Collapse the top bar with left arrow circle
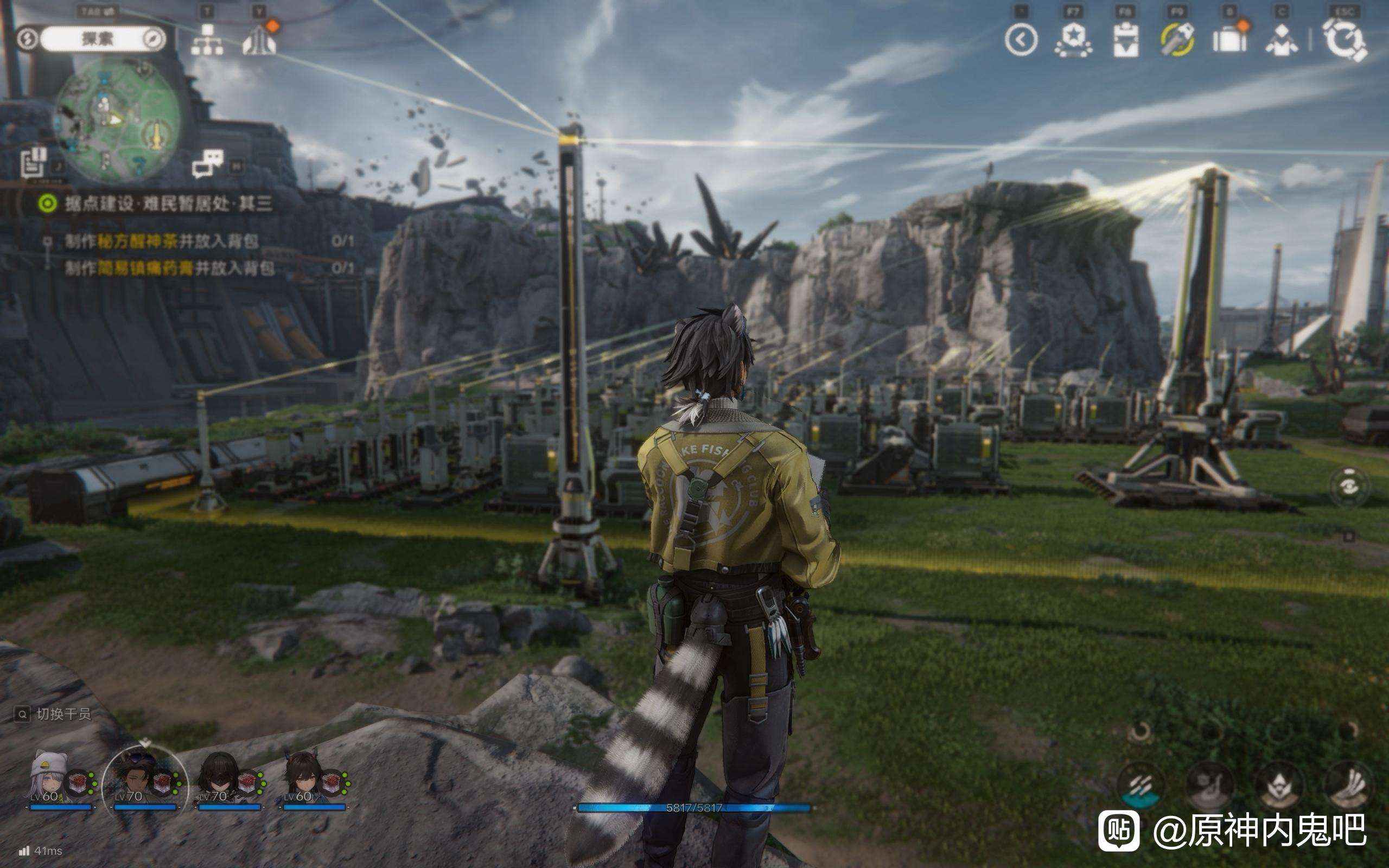 [1021, 40]
